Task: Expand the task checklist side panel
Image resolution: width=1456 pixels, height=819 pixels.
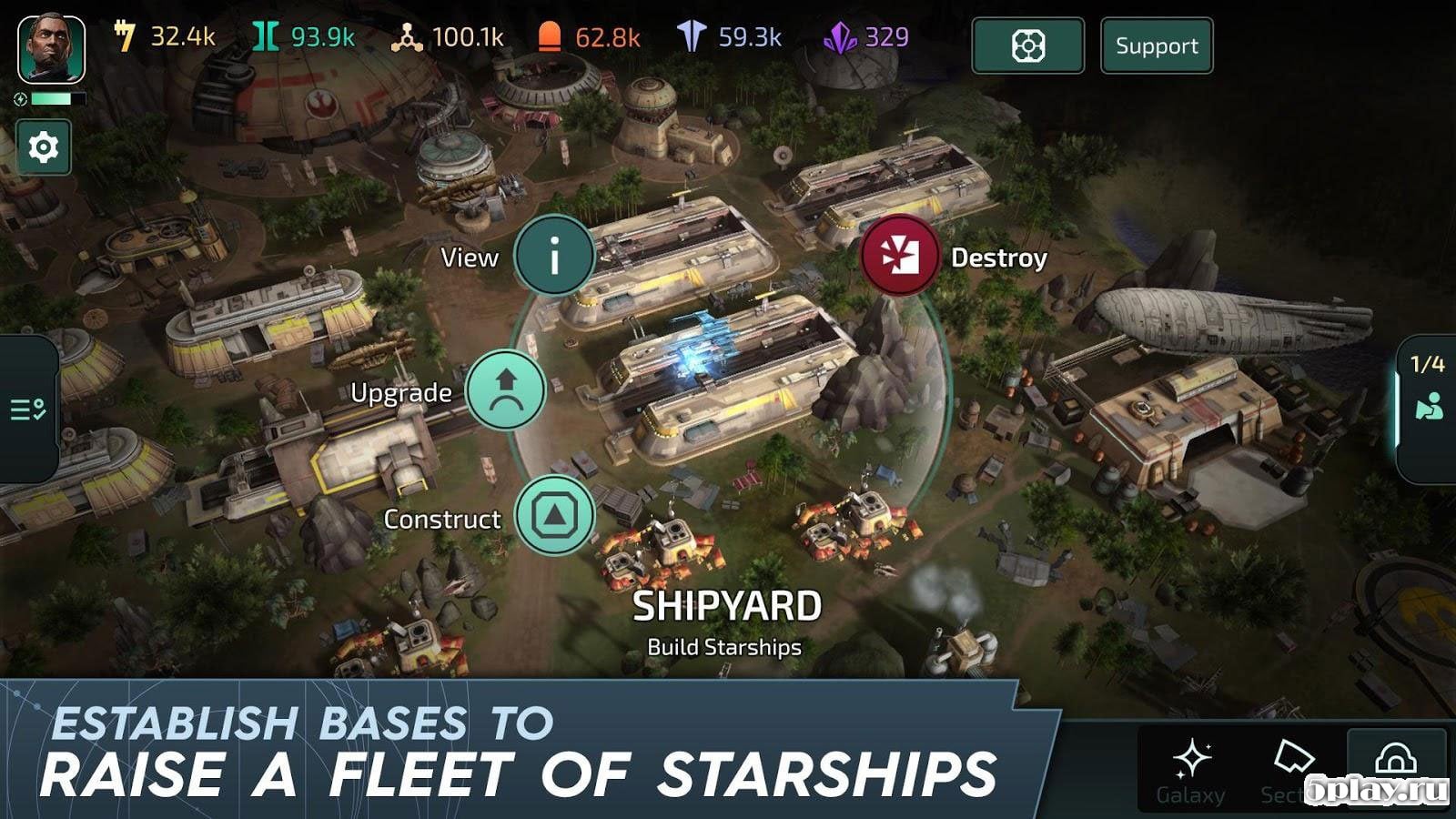Action: (x=28, y=409)
